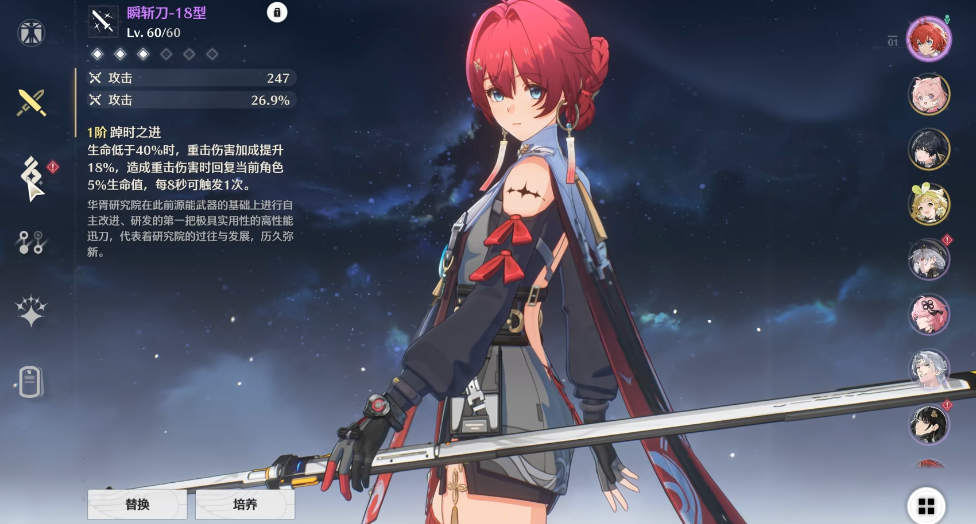976x524 pixels.
Task: Open the dog-tag profile tab
Action: coord(31,381)
